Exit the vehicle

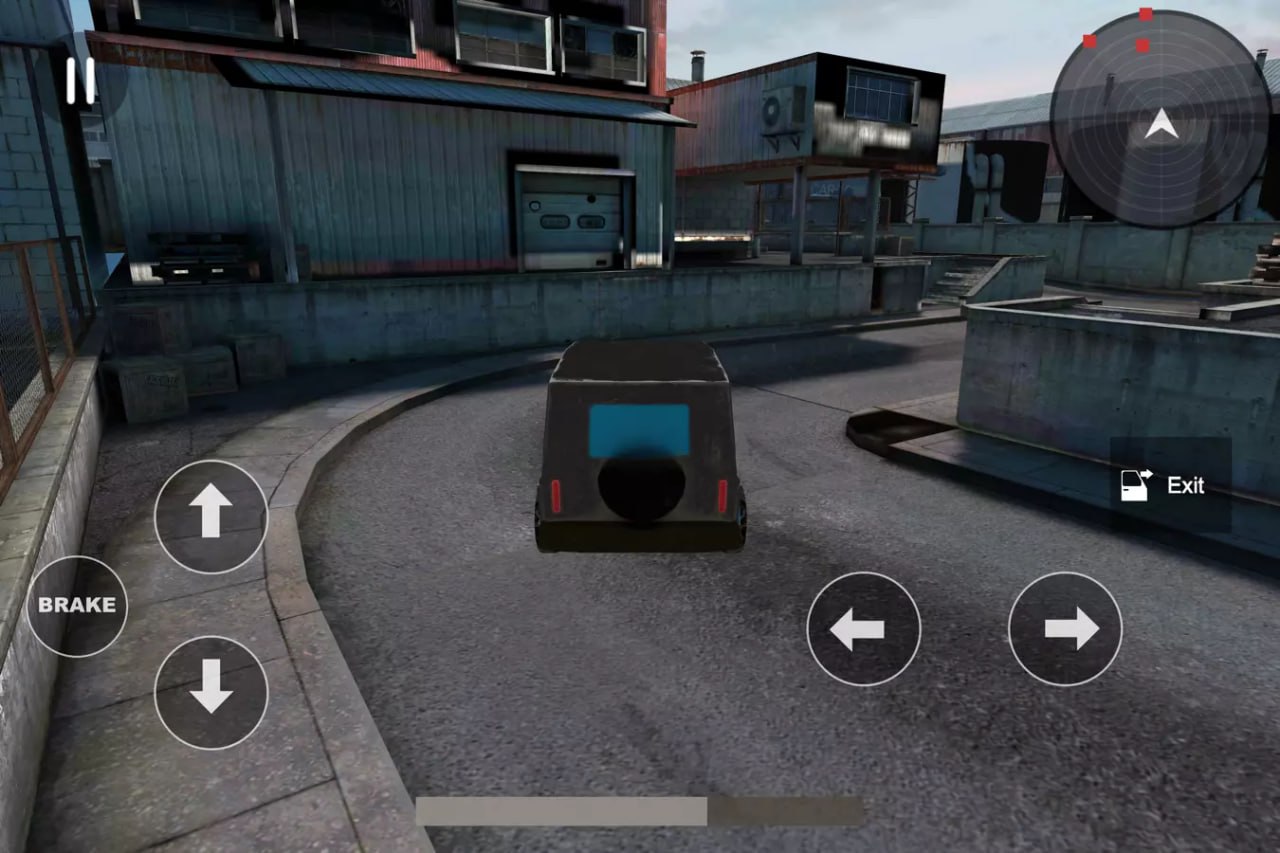tap(1170, 485)
